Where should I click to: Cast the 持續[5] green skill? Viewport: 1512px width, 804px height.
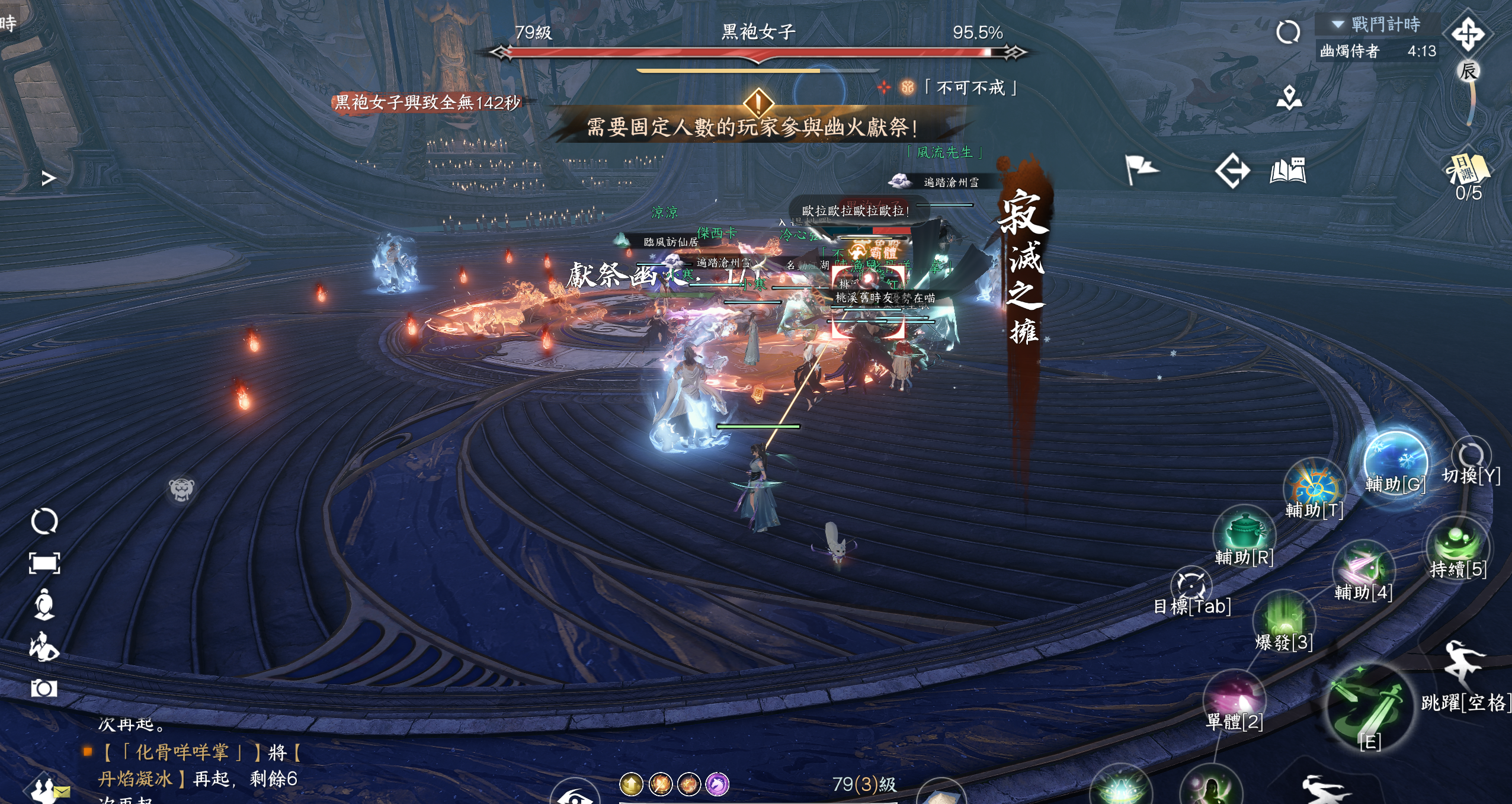pos(1457,543)
